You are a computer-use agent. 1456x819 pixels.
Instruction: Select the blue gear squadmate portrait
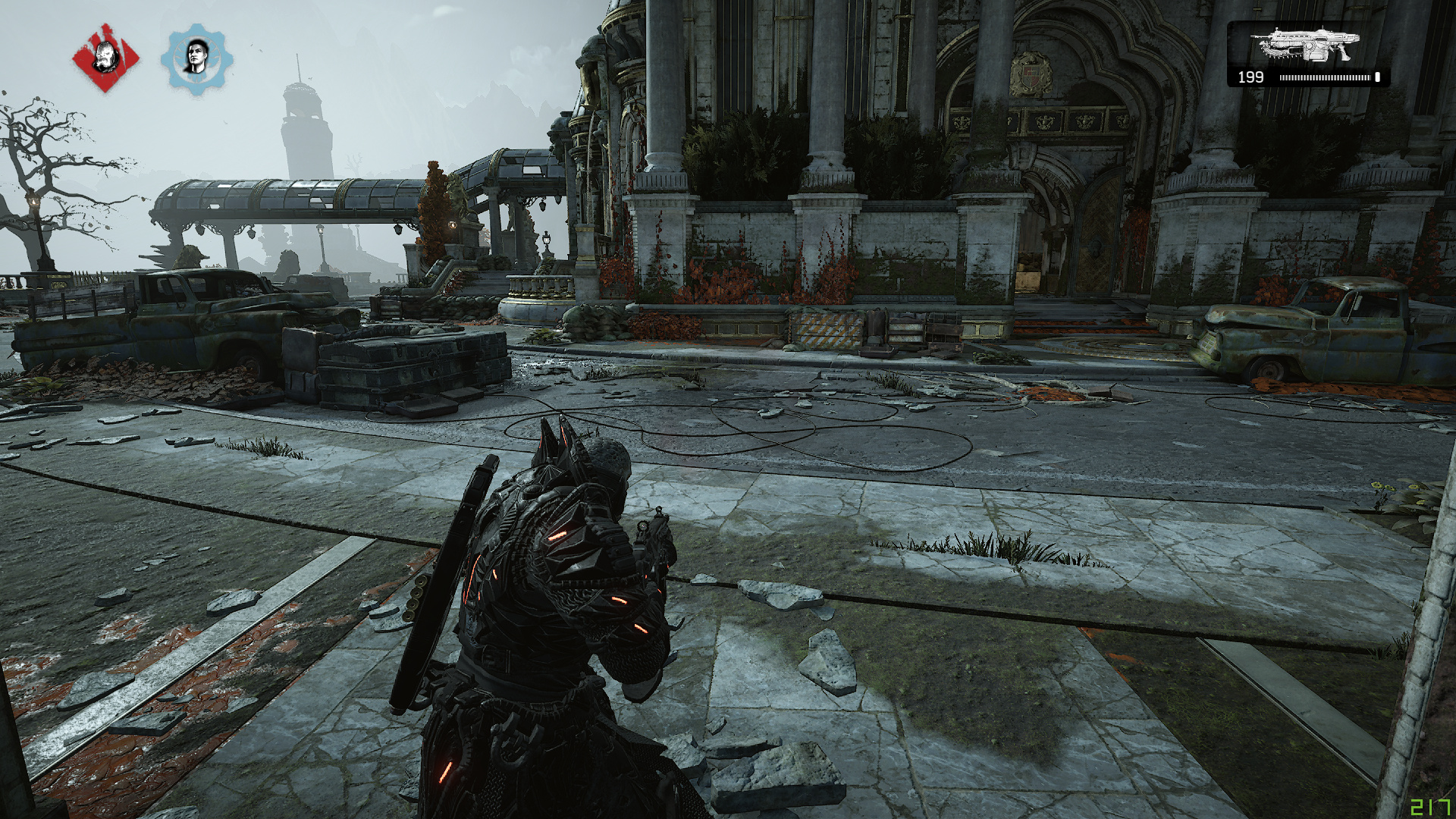(x=196, y=58)
